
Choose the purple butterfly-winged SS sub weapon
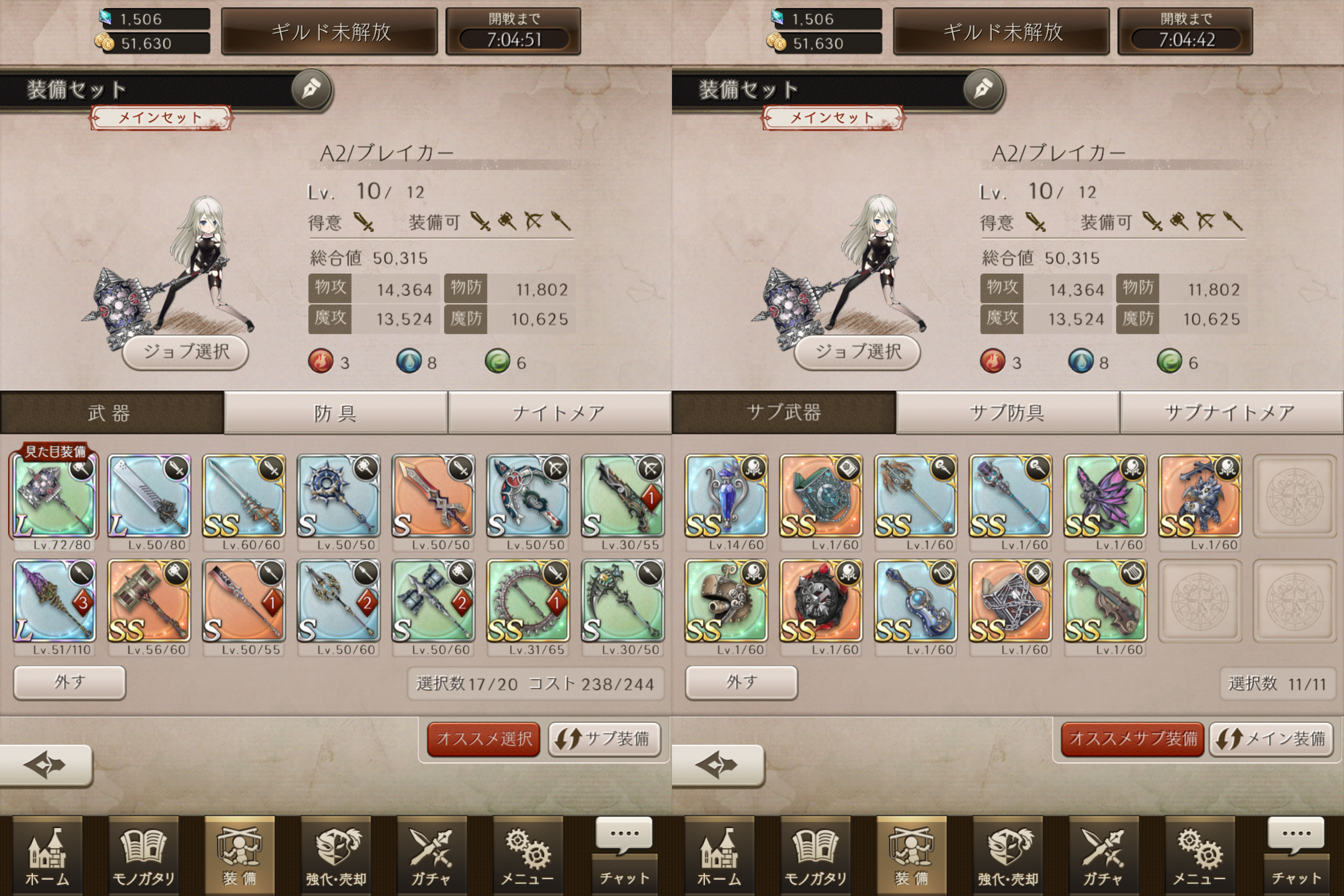click(x=1105, y=496)
